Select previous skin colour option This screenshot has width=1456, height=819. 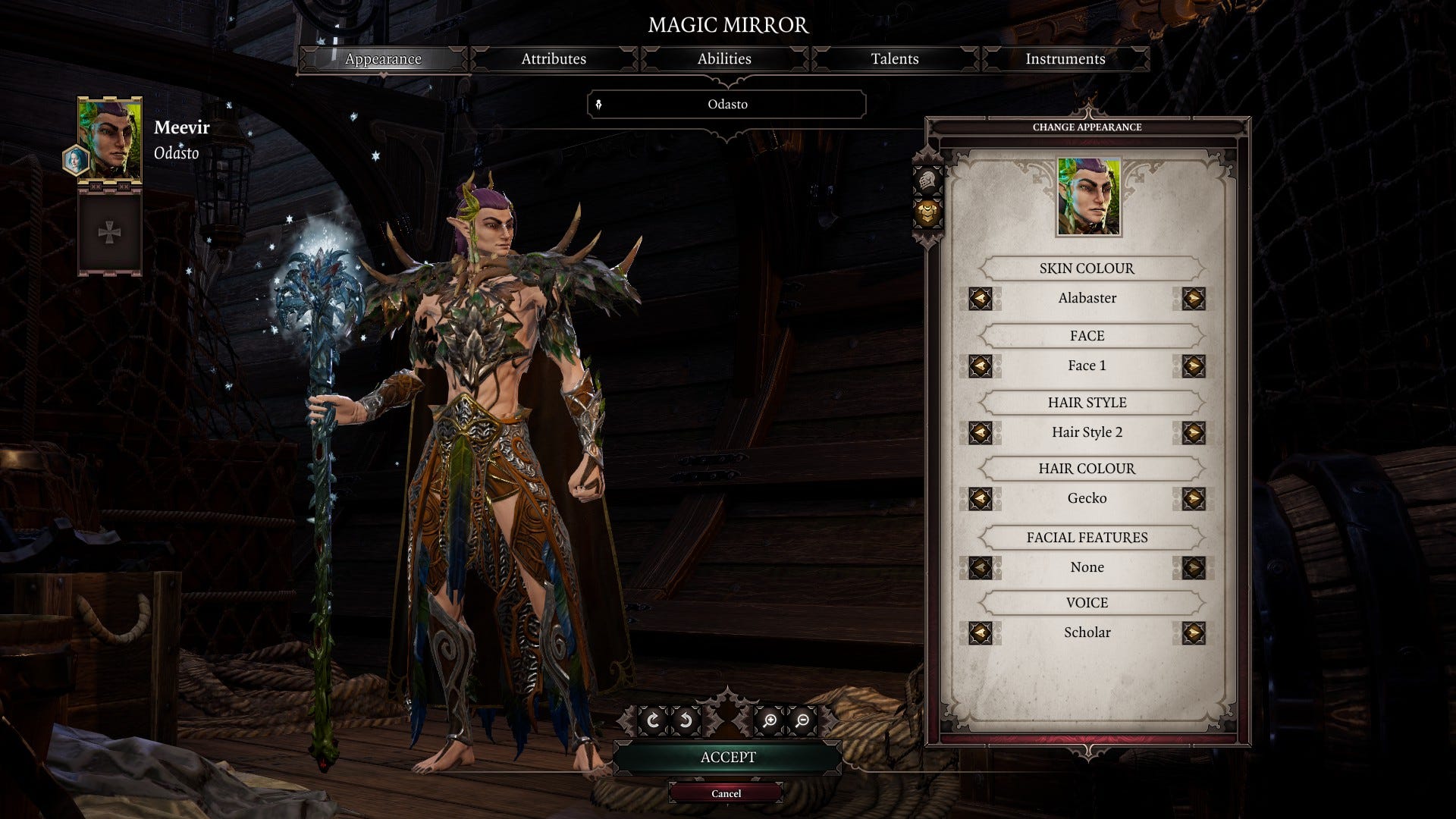point(980,299)
